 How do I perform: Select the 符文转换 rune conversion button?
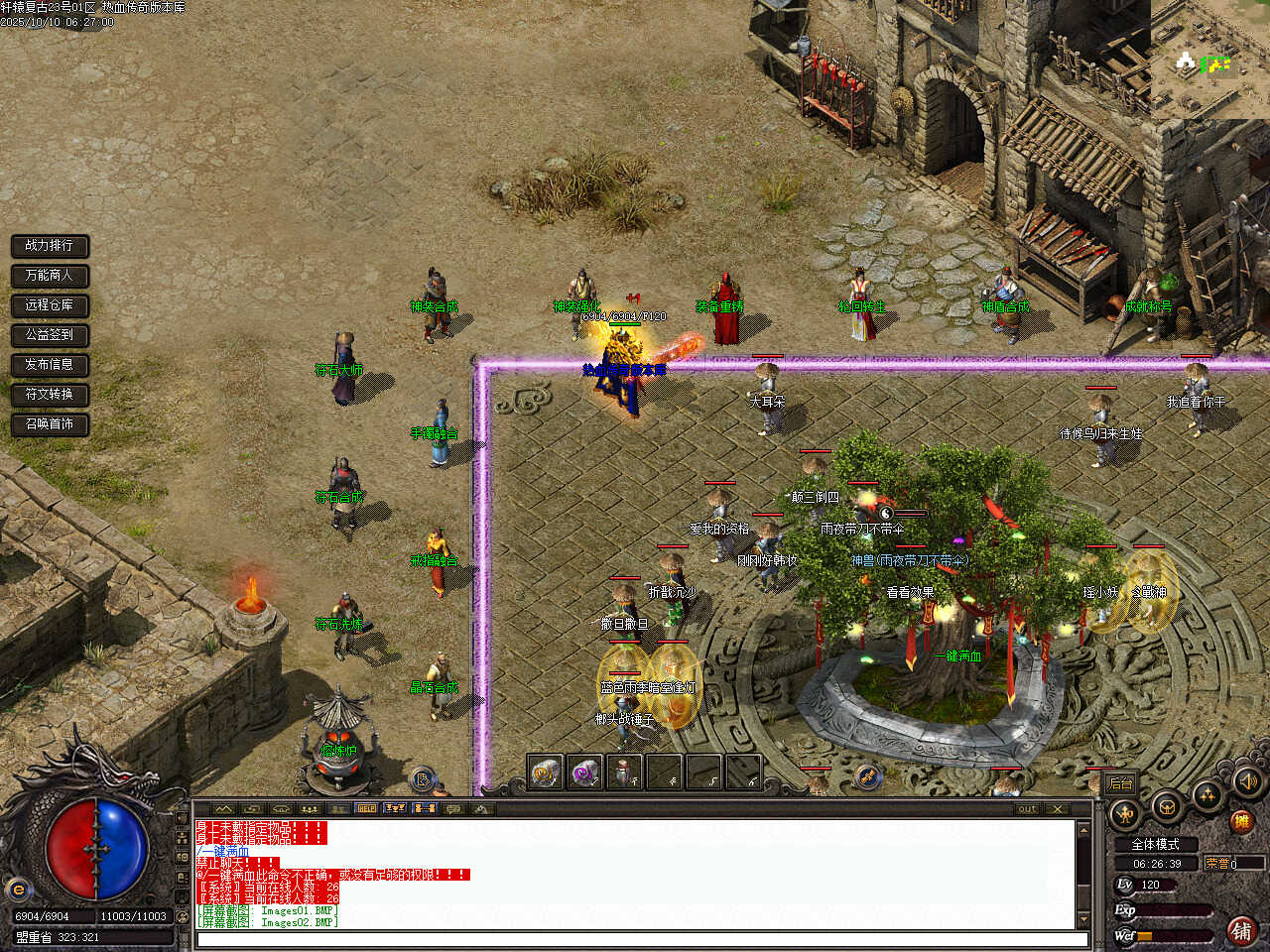(x=50, y=394)
